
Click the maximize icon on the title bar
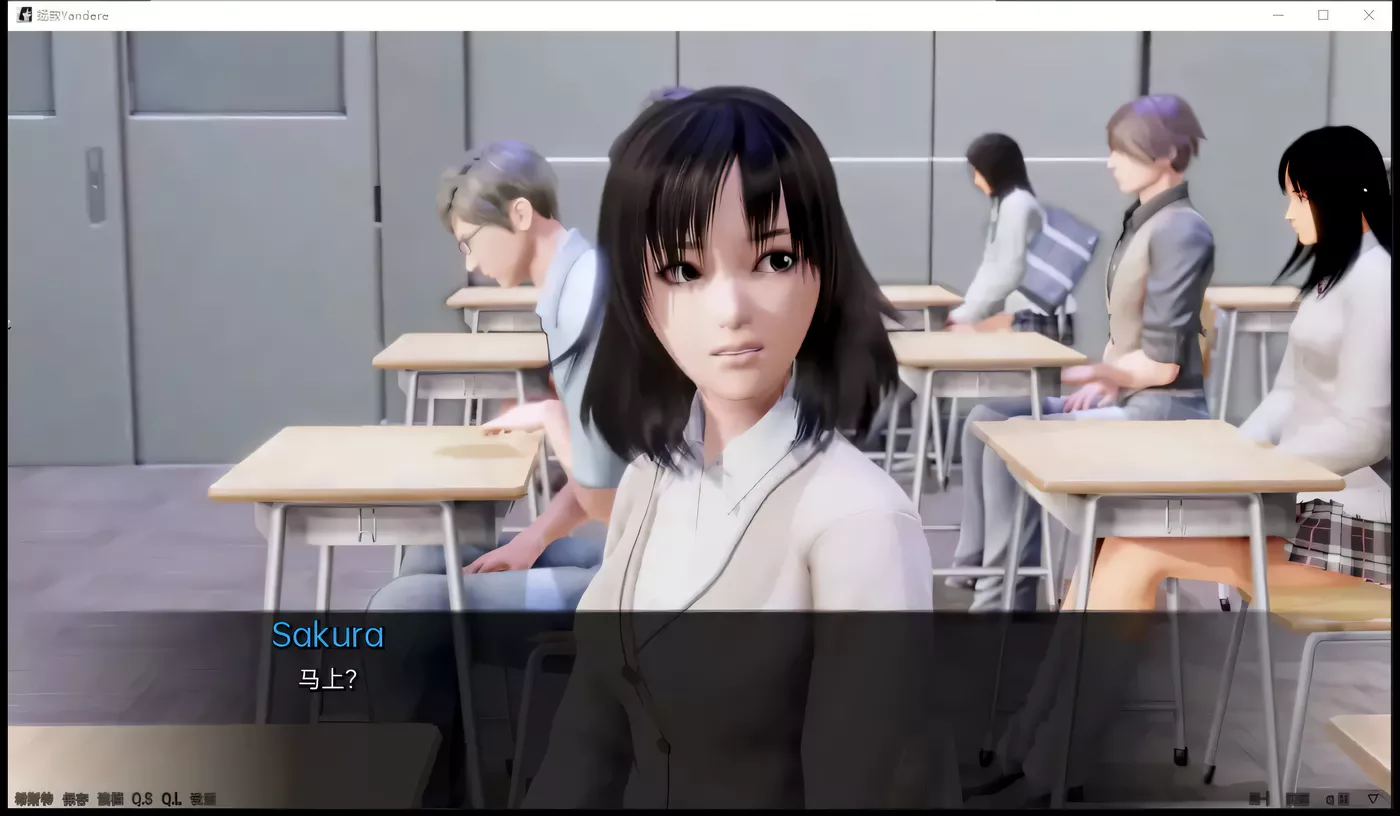point(1323,15)
